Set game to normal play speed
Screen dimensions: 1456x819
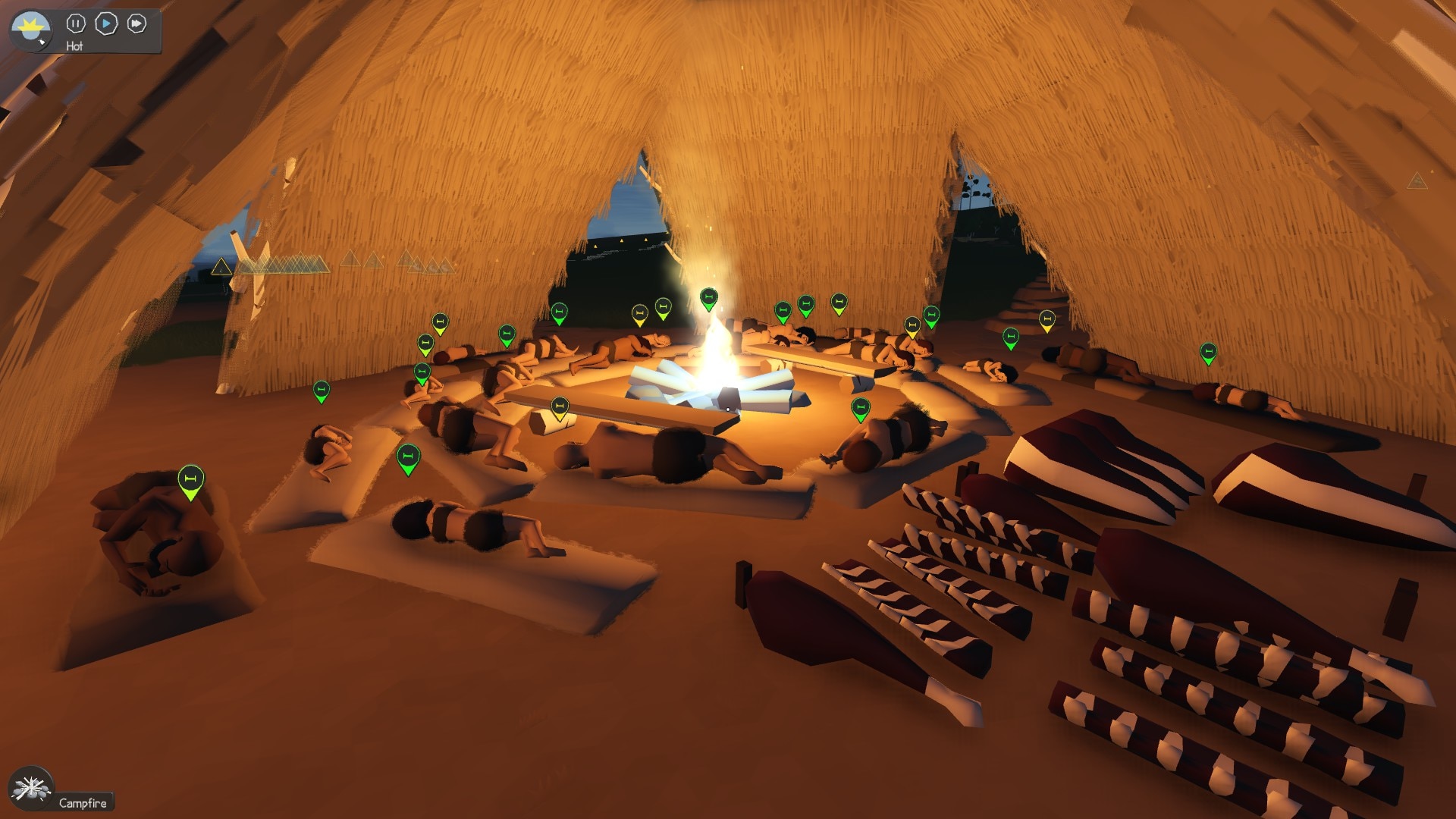(x=106, y=24)
